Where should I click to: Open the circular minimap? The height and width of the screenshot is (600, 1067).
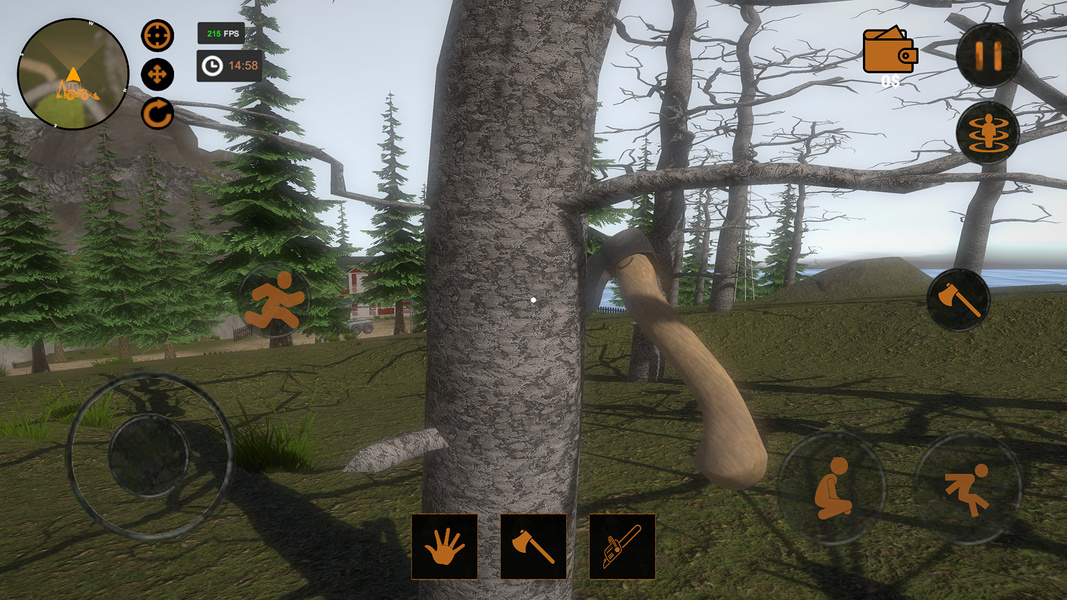(73, 74)
